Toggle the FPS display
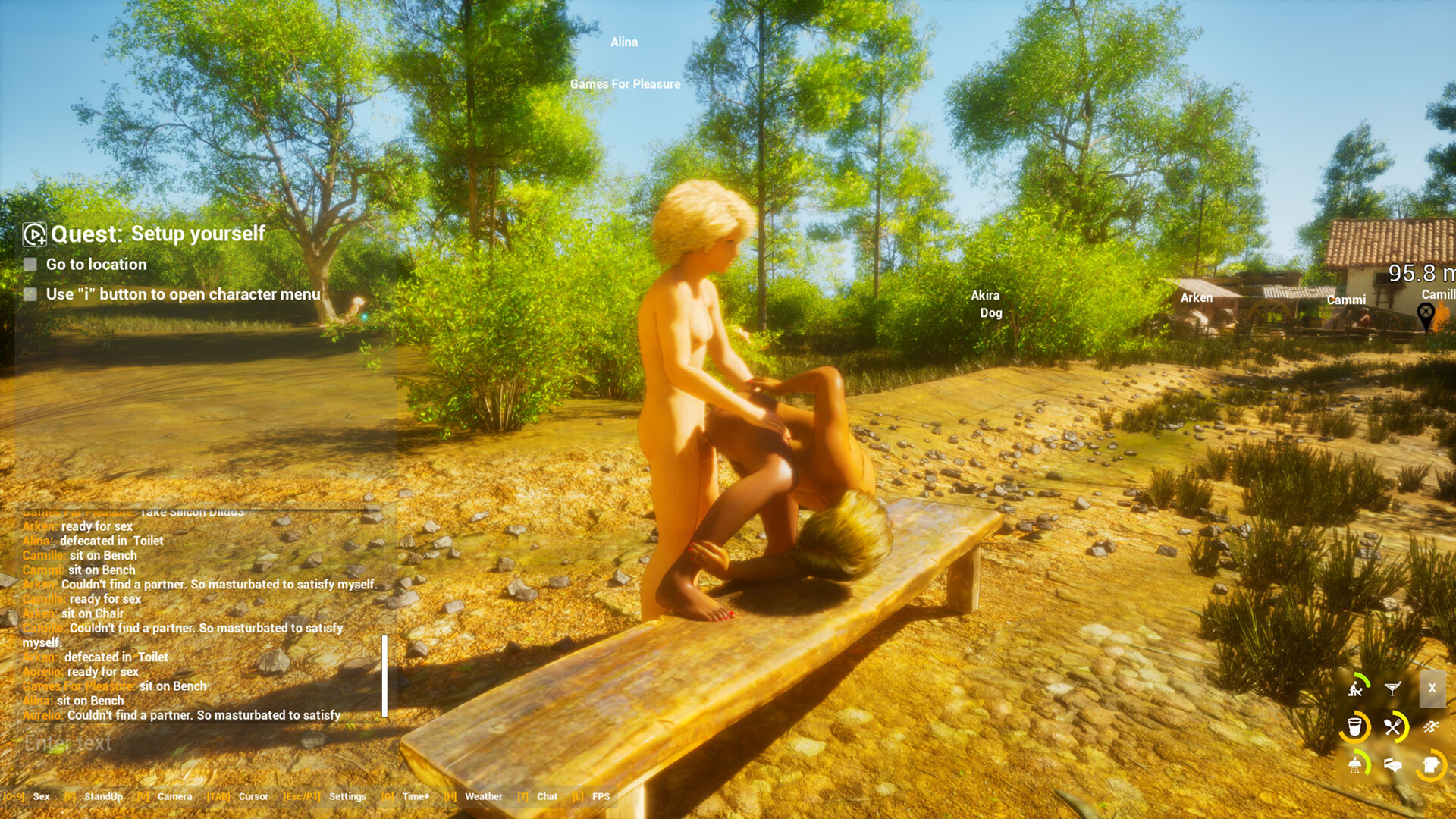The width and height of the screenshot is (1456, 819). 600,796
